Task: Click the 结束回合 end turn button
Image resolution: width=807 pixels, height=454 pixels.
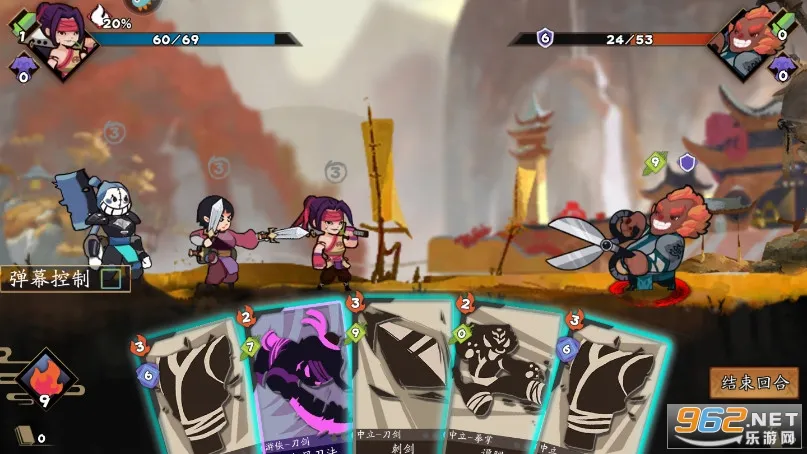Action: point(754,382)
